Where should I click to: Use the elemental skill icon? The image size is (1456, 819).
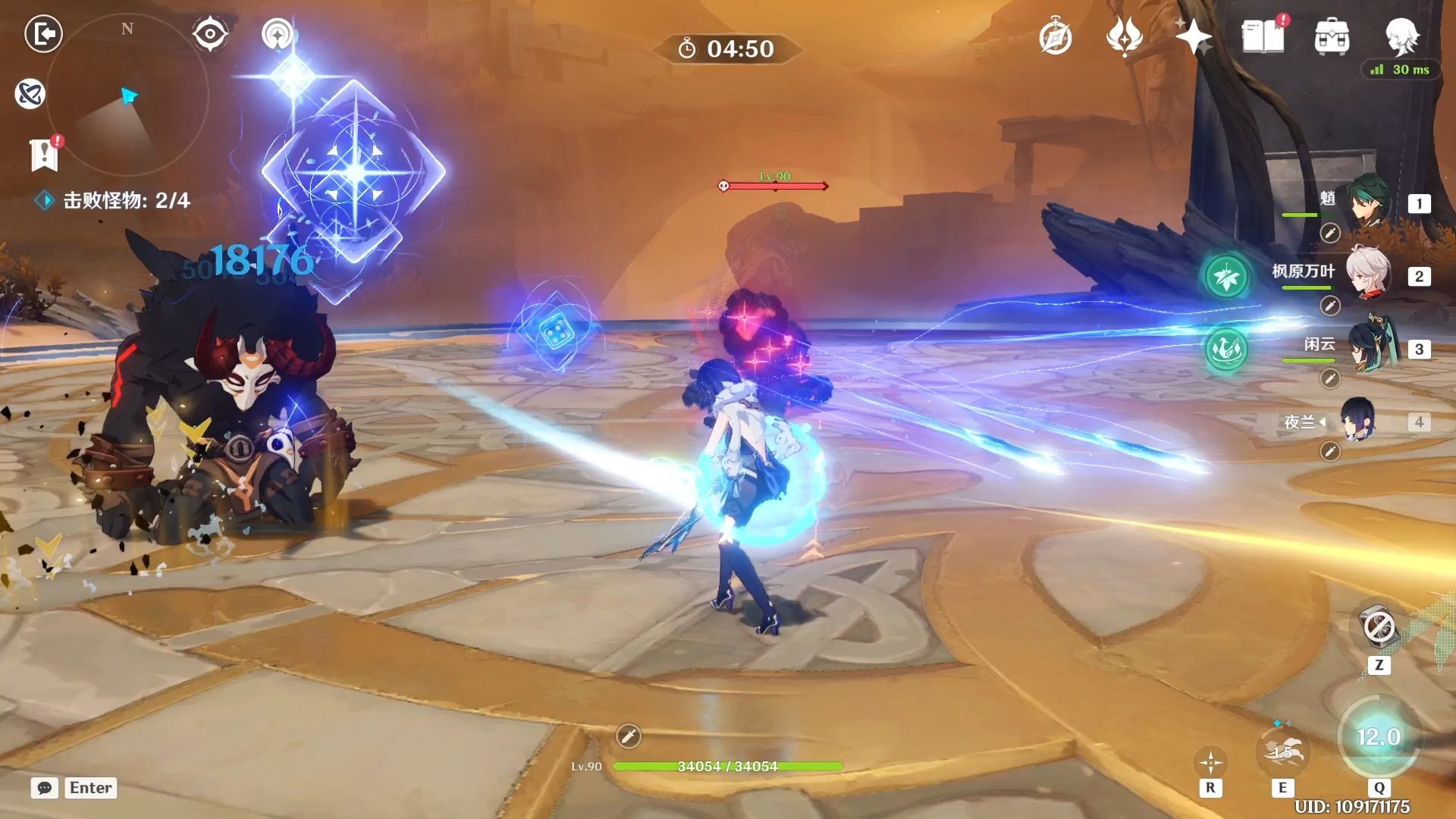click(x=1282, y=752)
